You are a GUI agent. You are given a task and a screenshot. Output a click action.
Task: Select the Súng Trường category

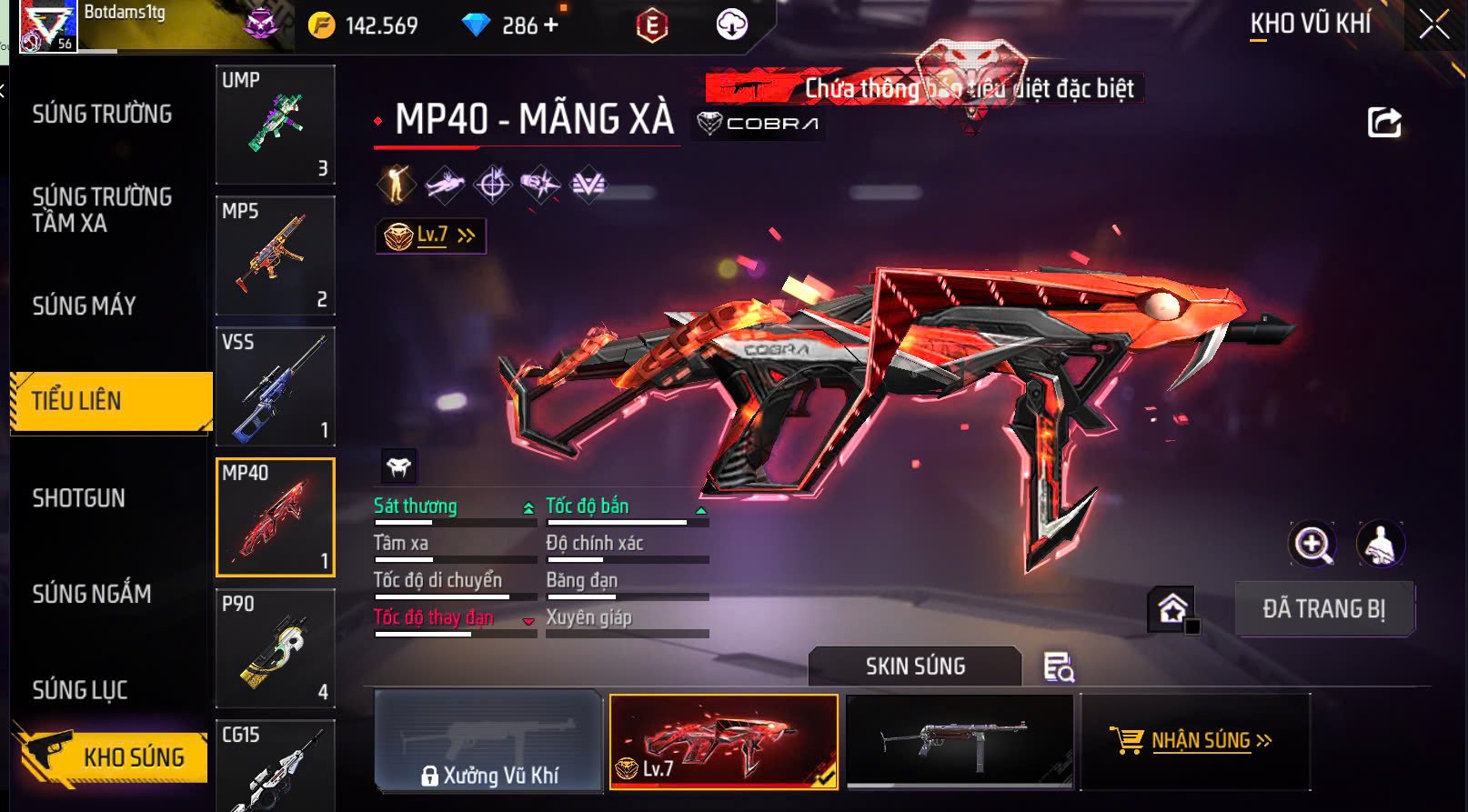[102, 114]
